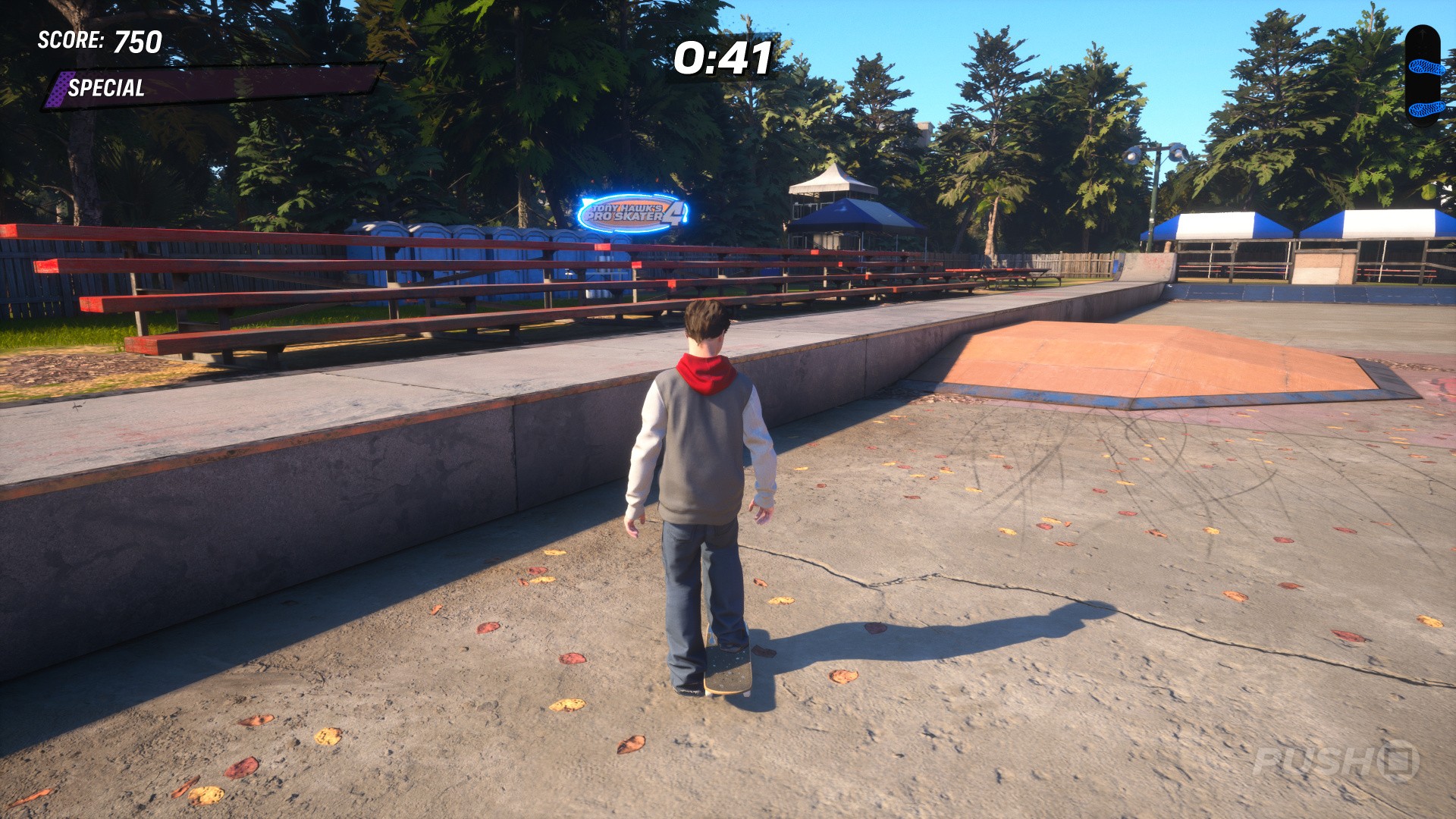Viewport: 1456px width, 819px height.
Task: Click the skateboard deck HUD icon
Action: pyautogui.click(x=1423, y=75)
